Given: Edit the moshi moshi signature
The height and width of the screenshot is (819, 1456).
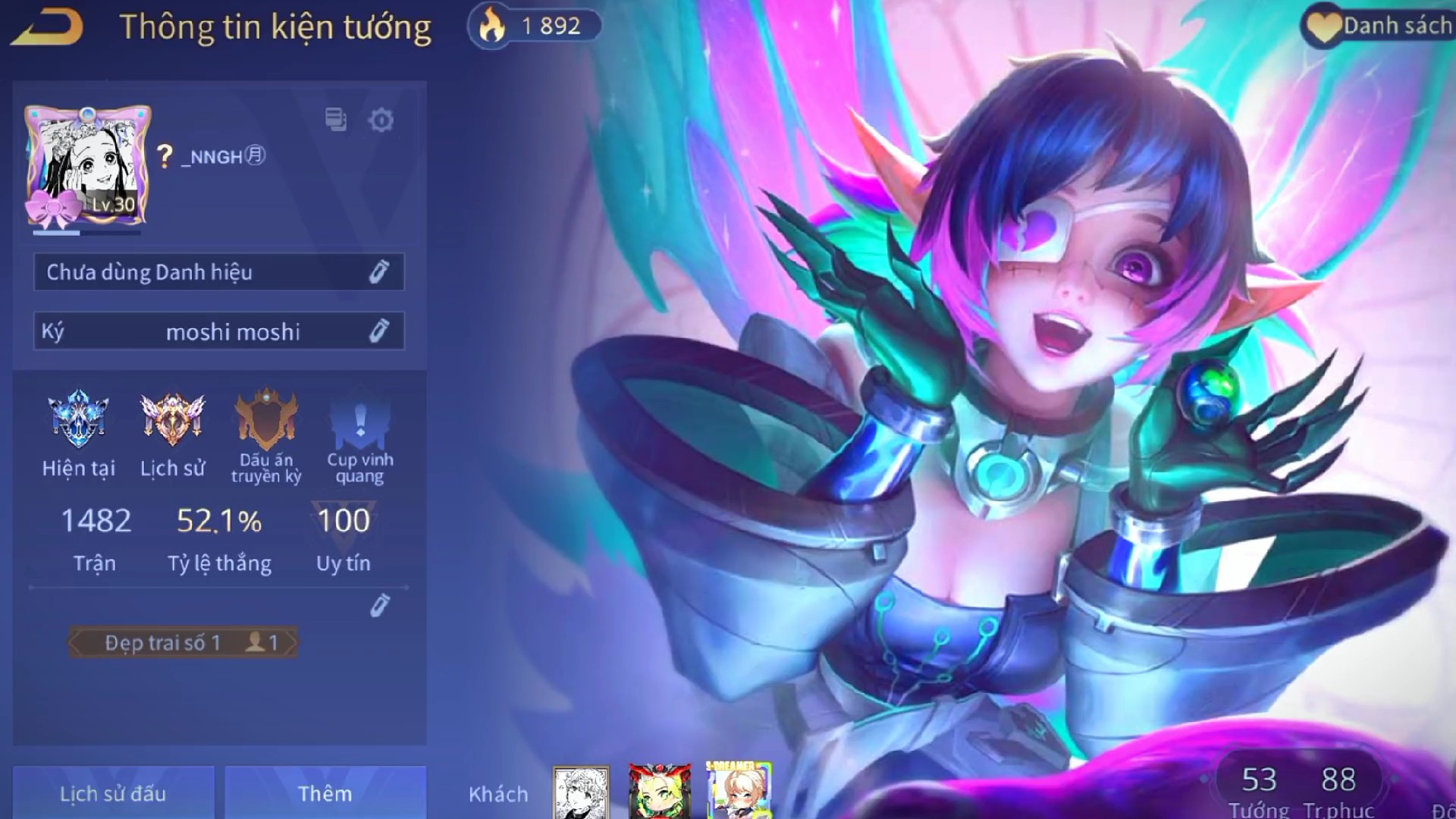Looking at the screenshot, I should (378, 331).
